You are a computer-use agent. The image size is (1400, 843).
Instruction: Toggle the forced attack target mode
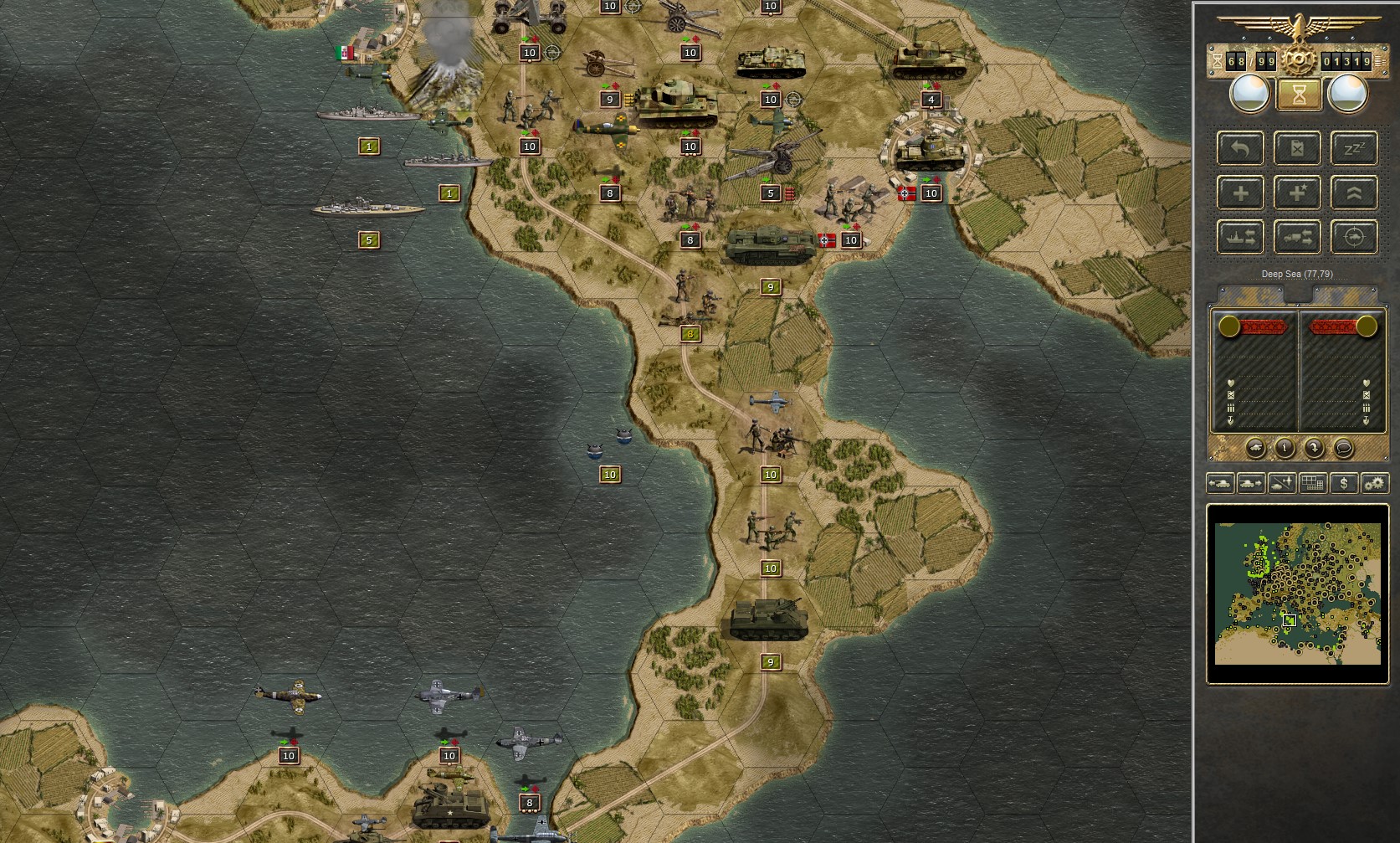(1355, 236)
